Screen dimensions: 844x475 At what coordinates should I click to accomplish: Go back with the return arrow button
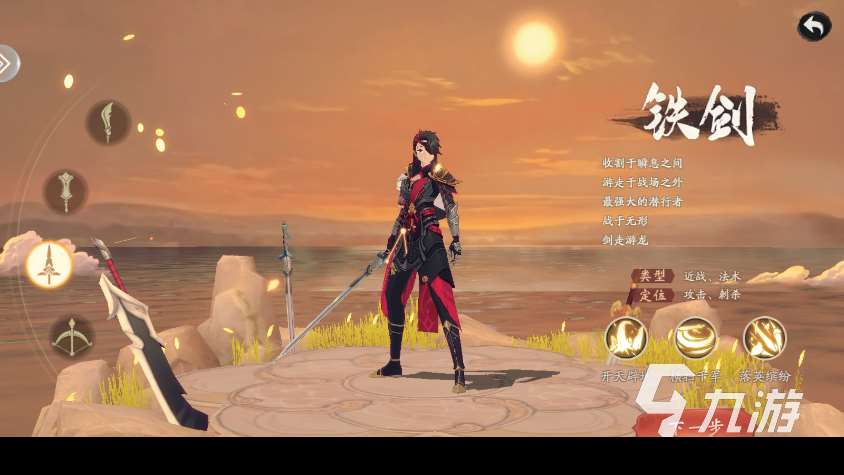tap(814, 27)
